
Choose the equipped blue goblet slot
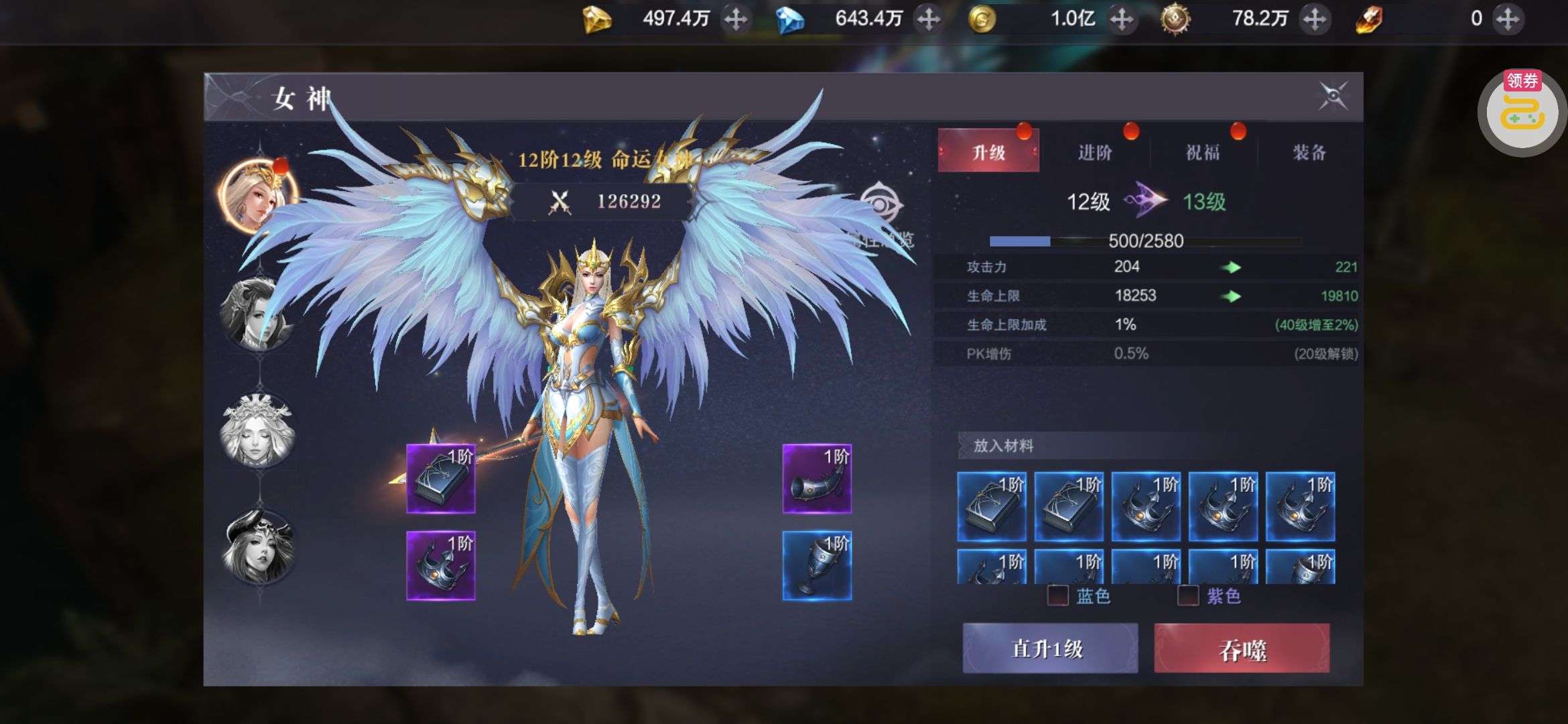(x=817, y=566)
